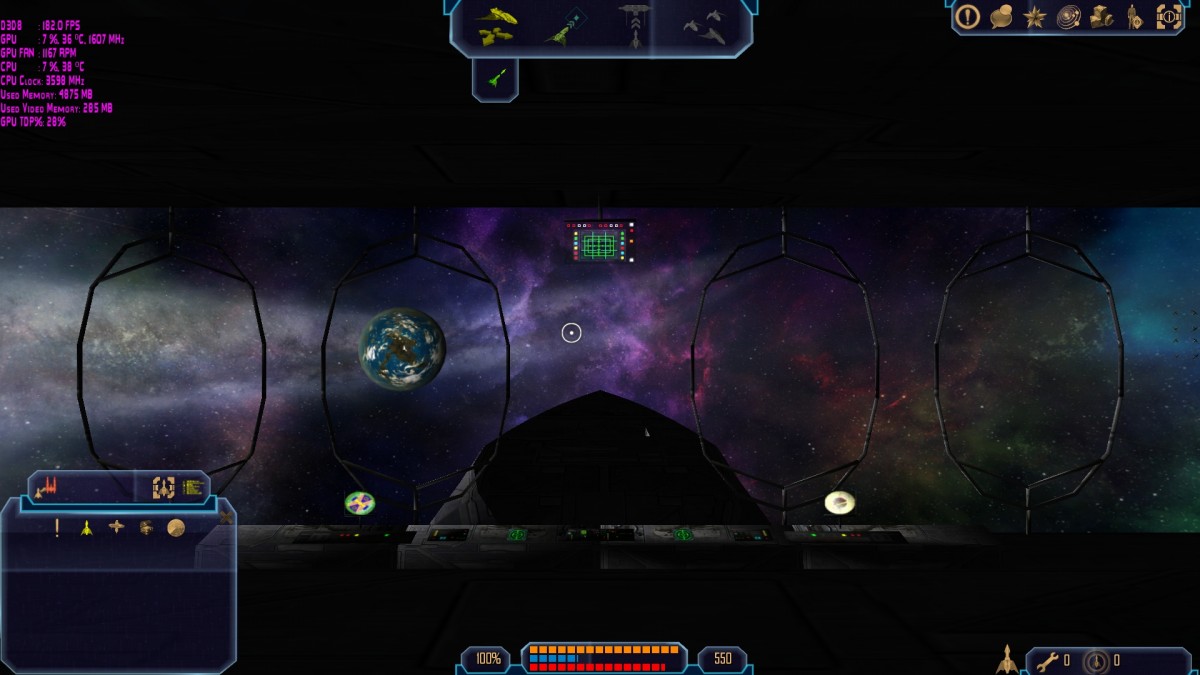Filter by the yellow ship tab
Image resolution: width=1200 pixels, height=675 pixels.
(x=87, y=528)
